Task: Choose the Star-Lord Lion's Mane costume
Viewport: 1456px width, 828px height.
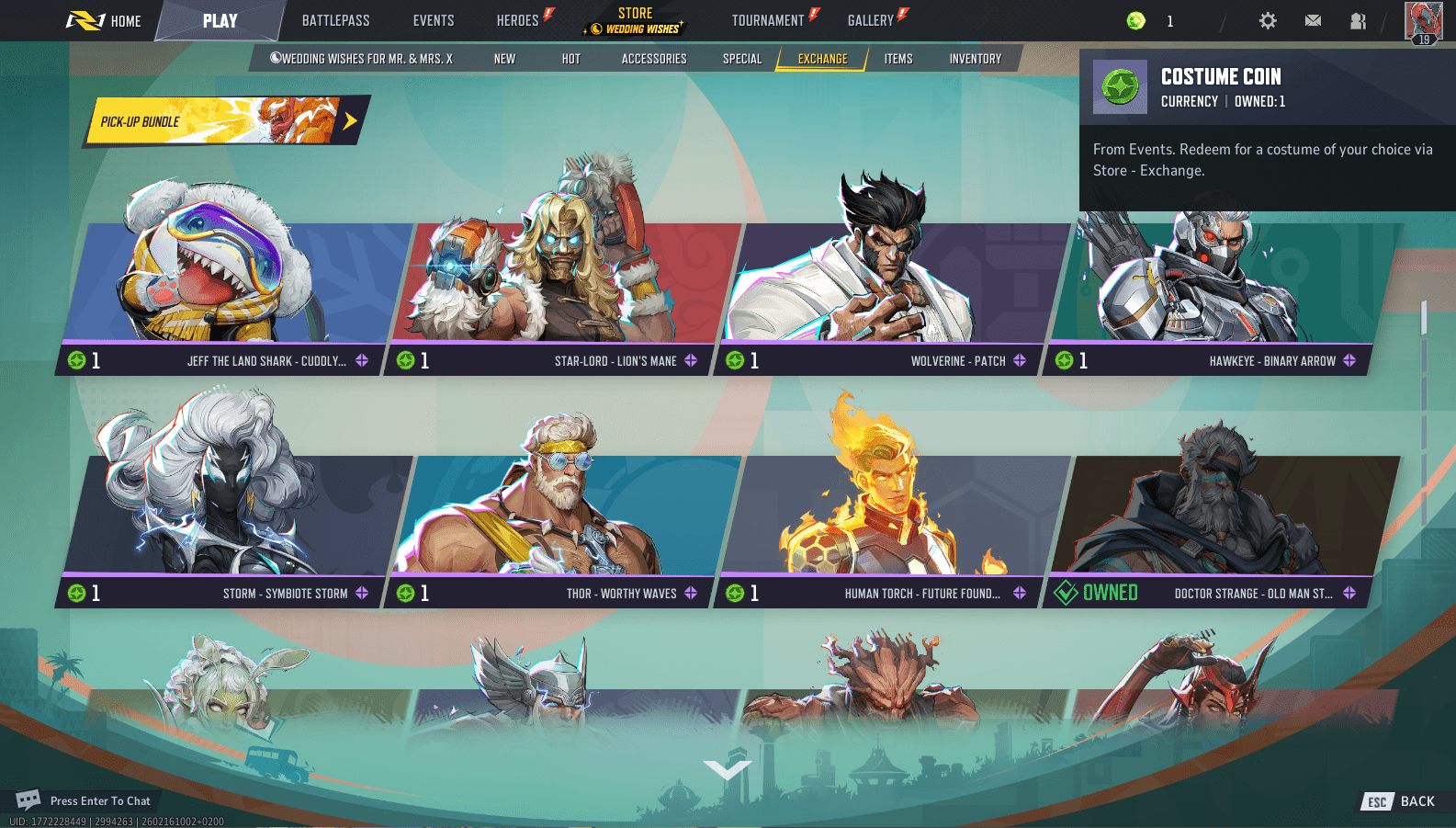Action: (x=560, y=285)
